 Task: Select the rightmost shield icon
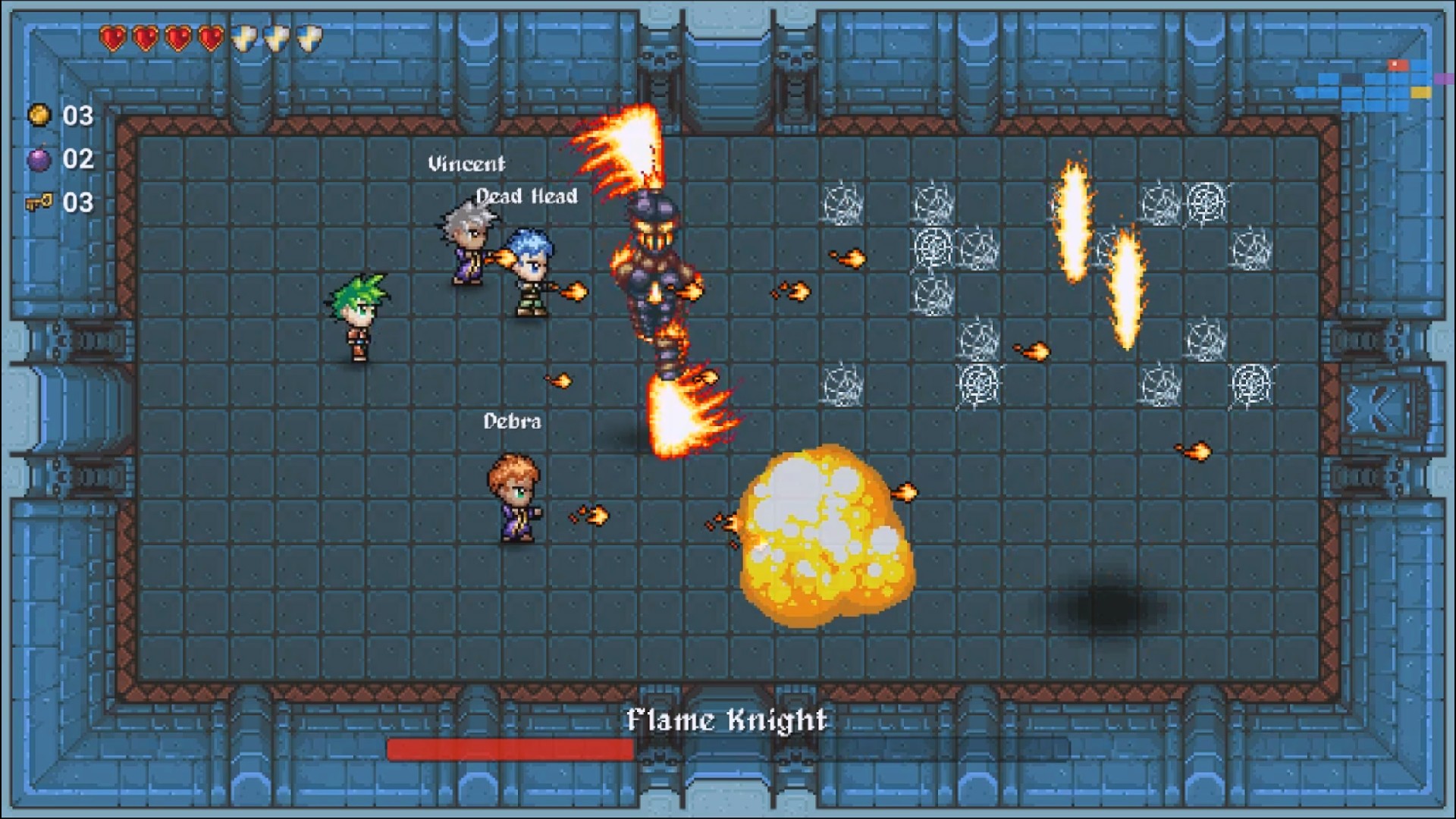(x=308, y=36)
